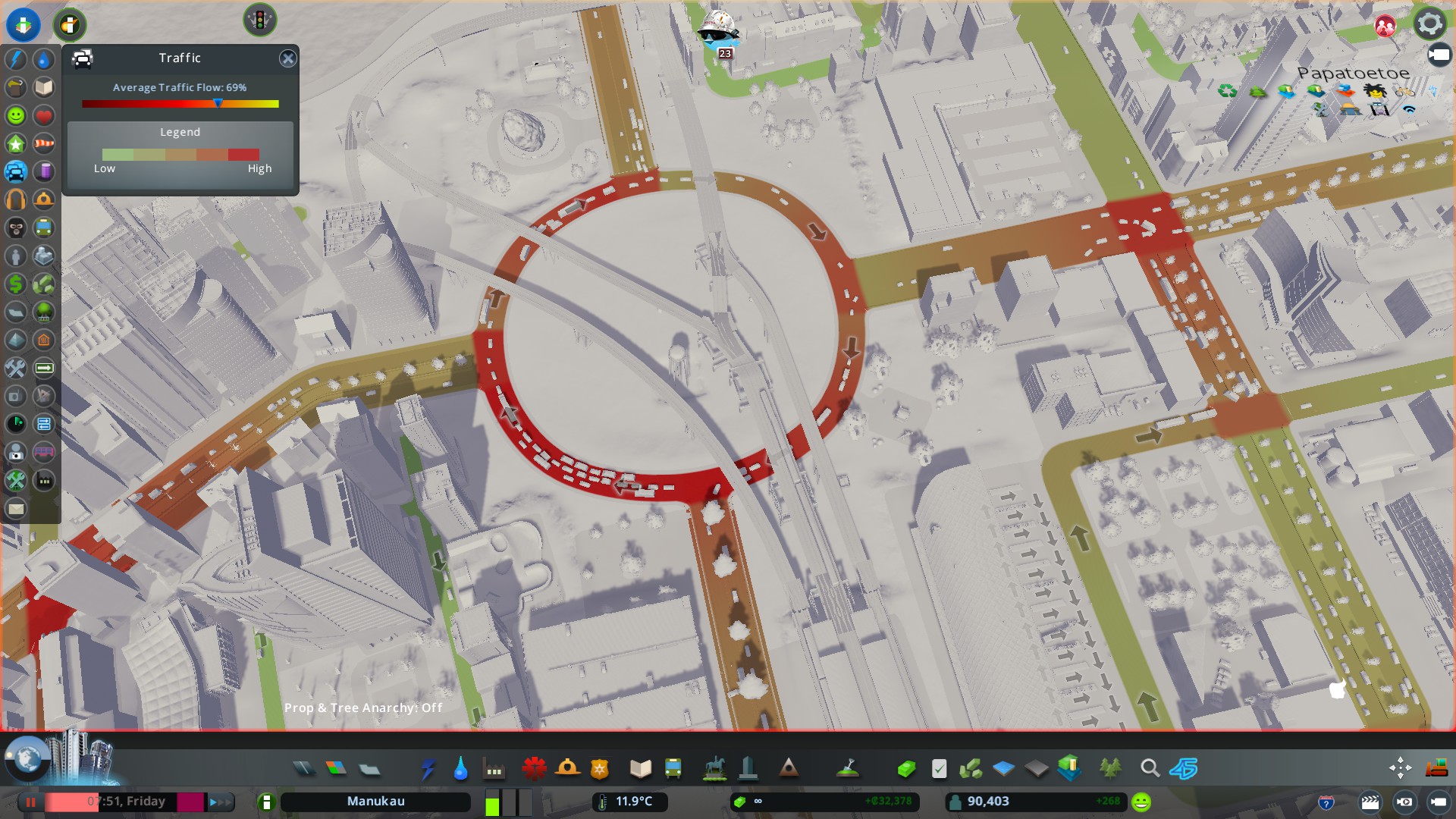Show the Land Value dollar info view
The height and width of the screenshot is (819, 1456).
(x=16, y=284)
